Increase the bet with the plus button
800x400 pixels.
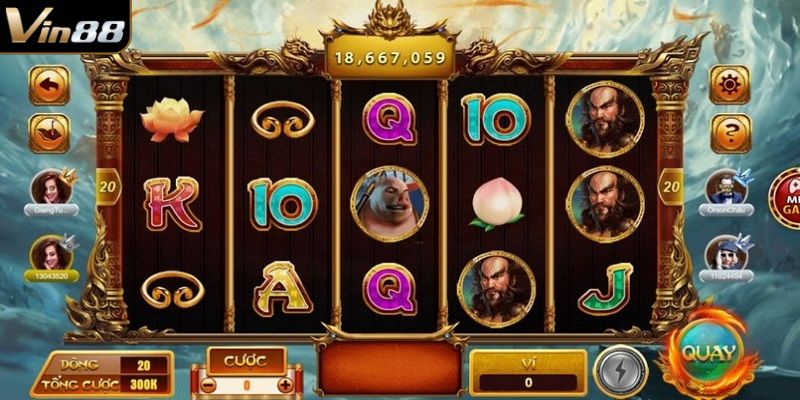pos(285,384)
